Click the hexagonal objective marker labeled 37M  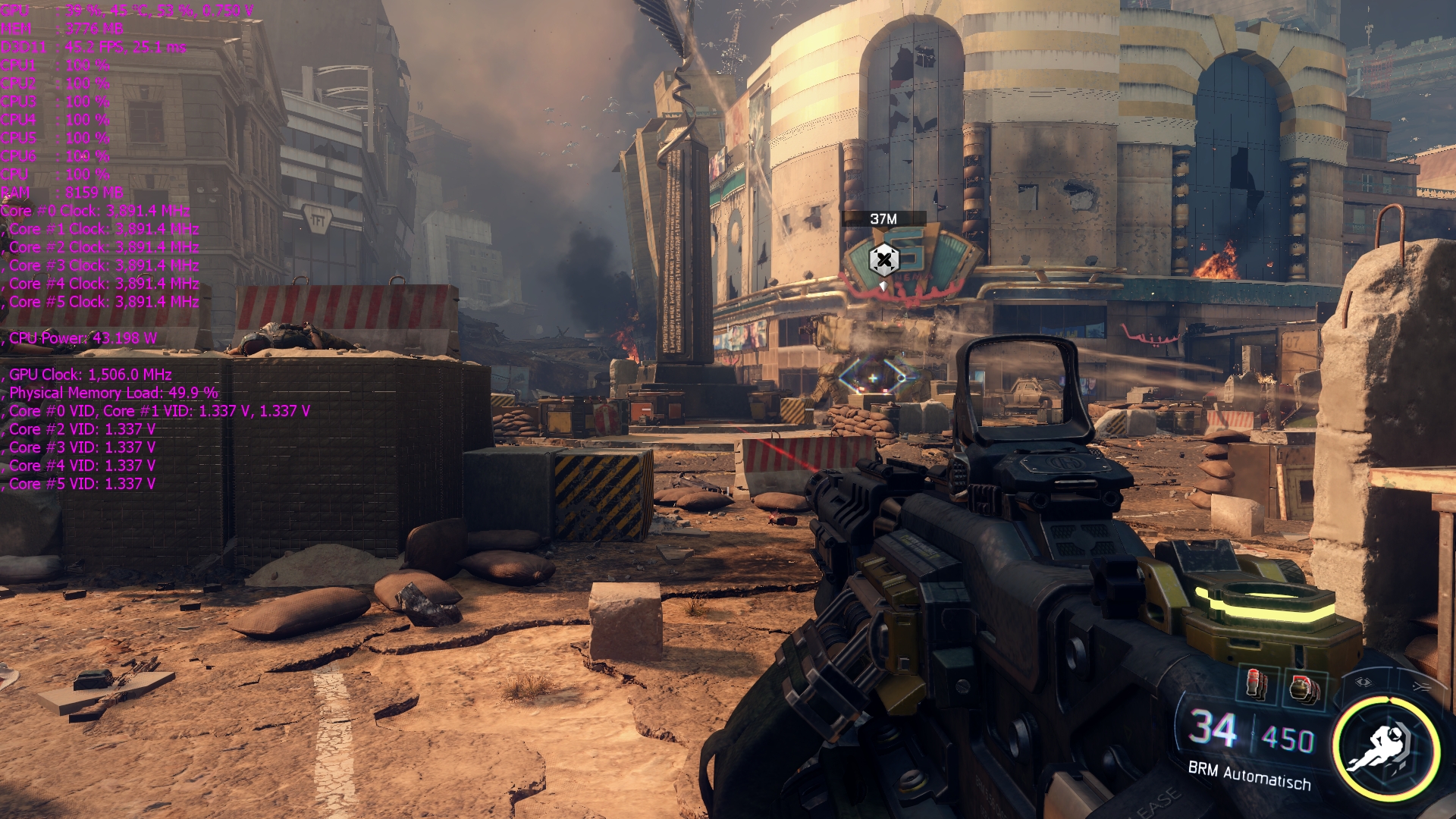(883, 260)
